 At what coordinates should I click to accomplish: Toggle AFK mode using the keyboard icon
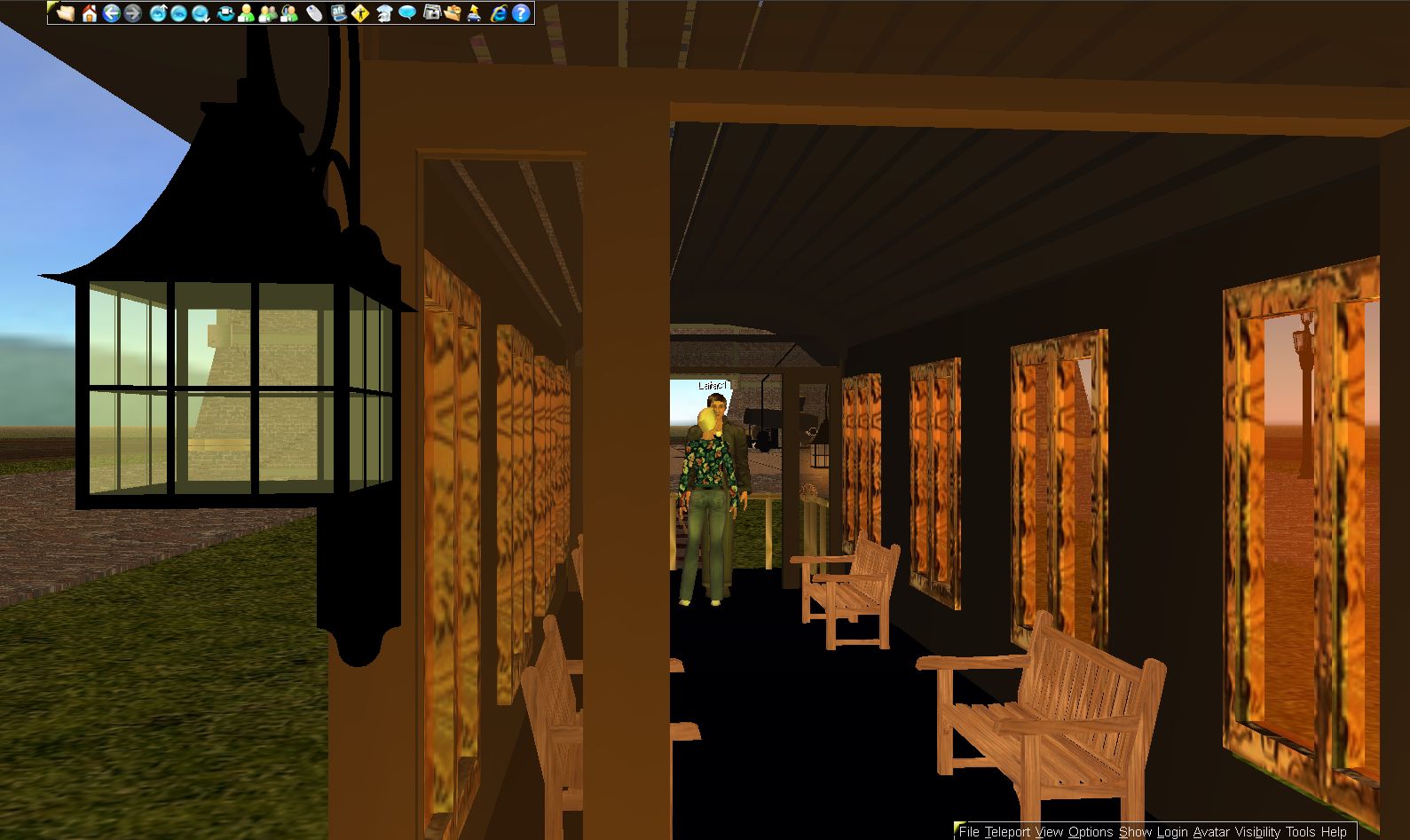338,13
